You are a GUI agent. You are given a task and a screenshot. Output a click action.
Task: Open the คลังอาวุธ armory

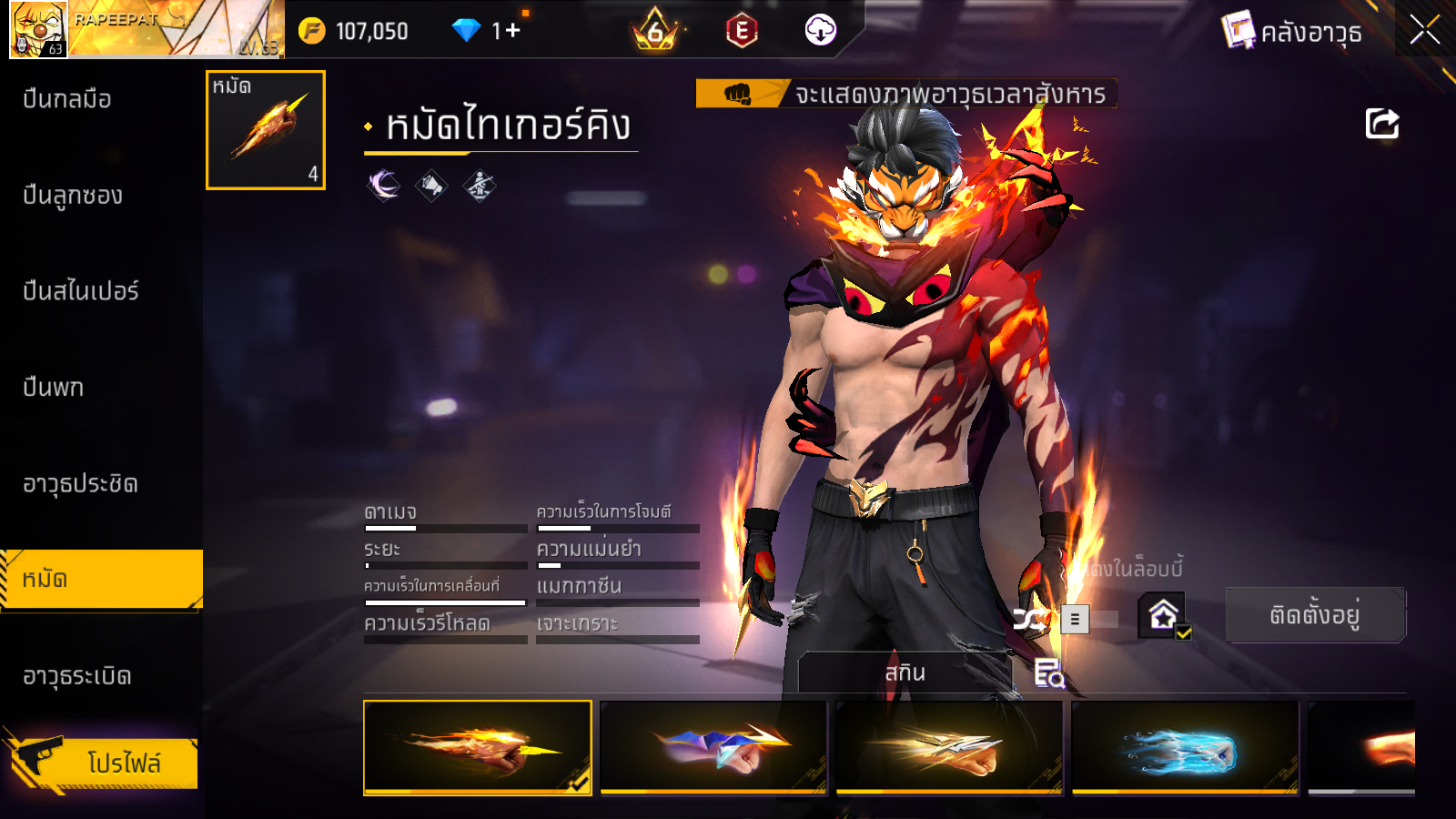tap(1292, 32)
